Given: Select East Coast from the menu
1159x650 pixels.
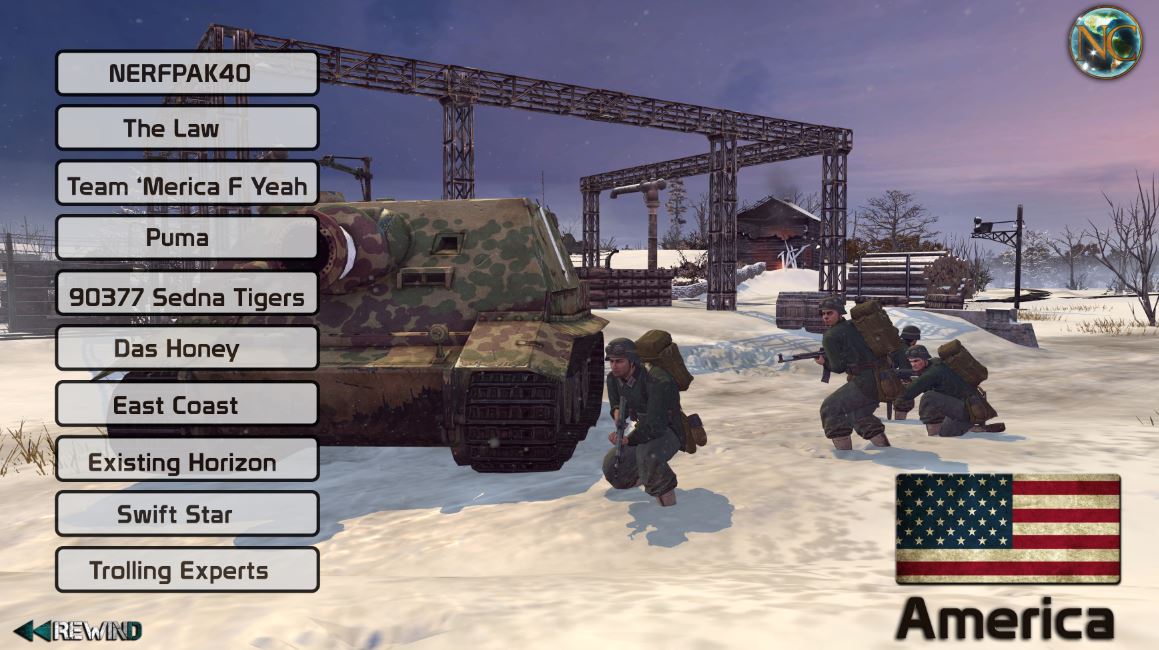Looking at the screenshot, I should click(187, 405).
